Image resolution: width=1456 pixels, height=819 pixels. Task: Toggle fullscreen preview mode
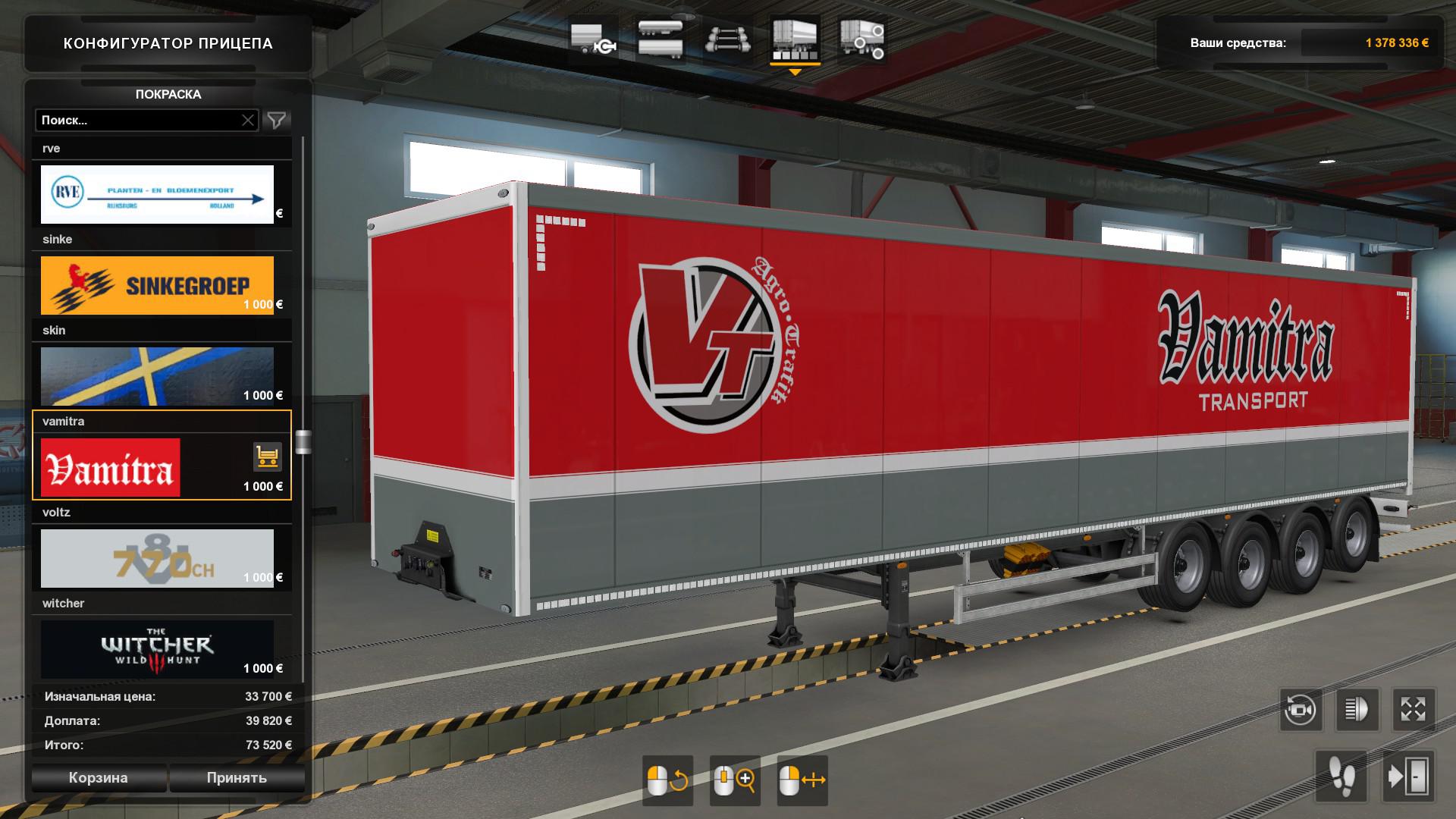tap(1414, 710)
